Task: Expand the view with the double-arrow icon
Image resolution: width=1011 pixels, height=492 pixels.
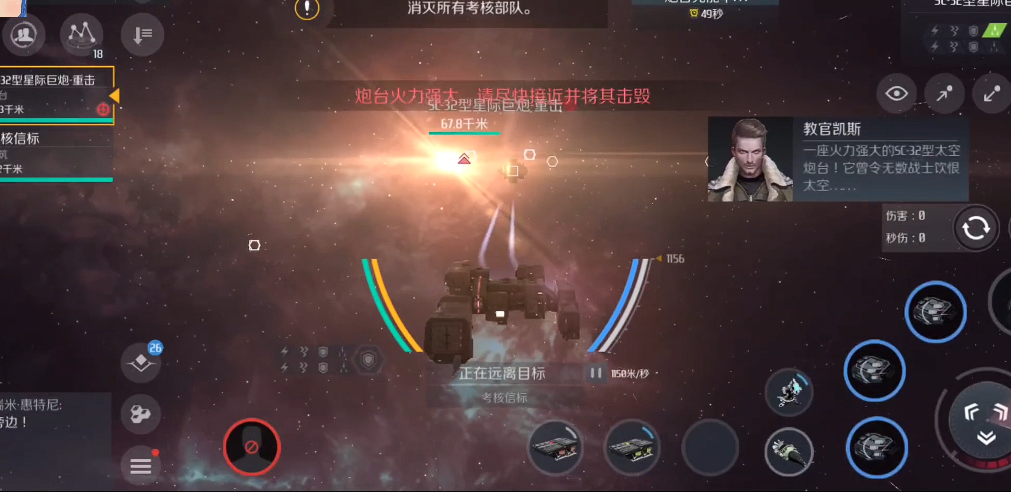Action: [992, 94]
